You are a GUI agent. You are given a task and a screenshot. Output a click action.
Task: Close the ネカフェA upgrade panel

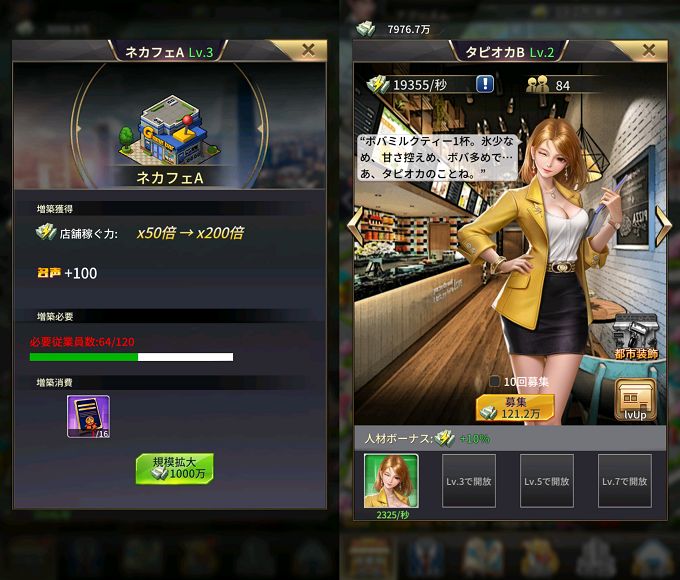point(308,49)
